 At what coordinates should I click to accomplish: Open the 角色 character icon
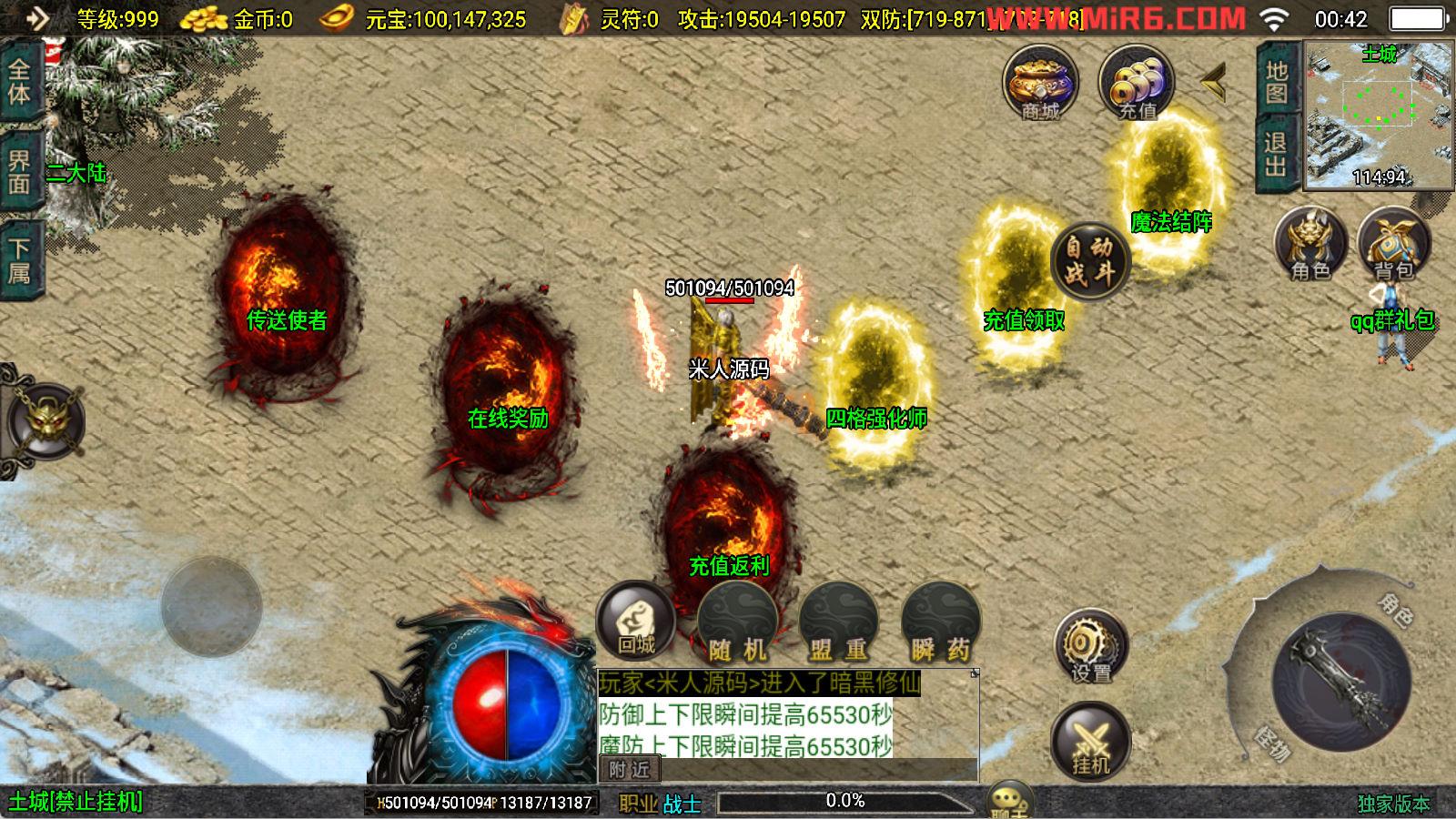click(1309, 243)
